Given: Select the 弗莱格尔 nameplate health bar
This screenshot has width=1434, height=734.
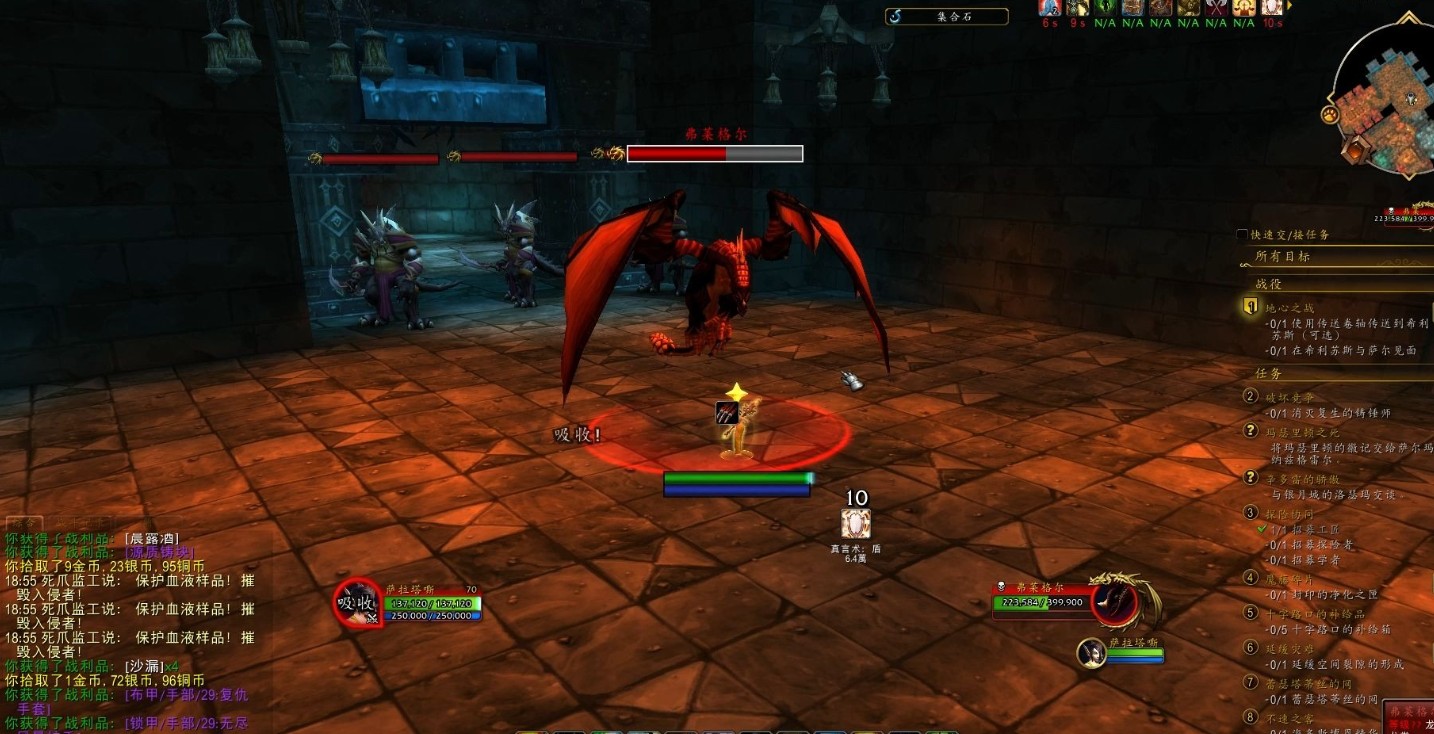Looking at the screenshot, I should pos(714,153).
